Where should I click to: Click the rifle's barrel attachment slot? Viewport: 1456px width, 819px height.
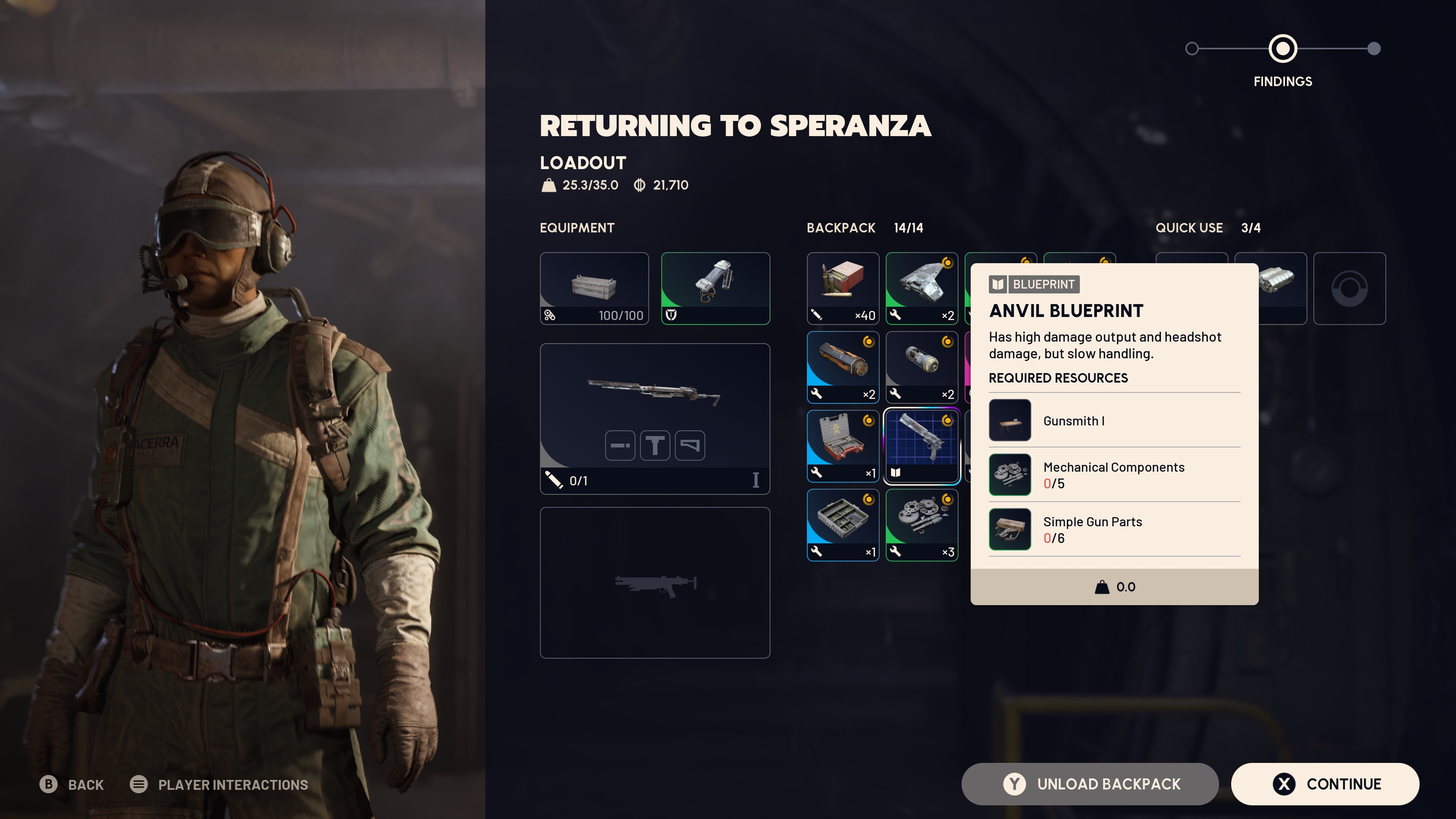620,446
